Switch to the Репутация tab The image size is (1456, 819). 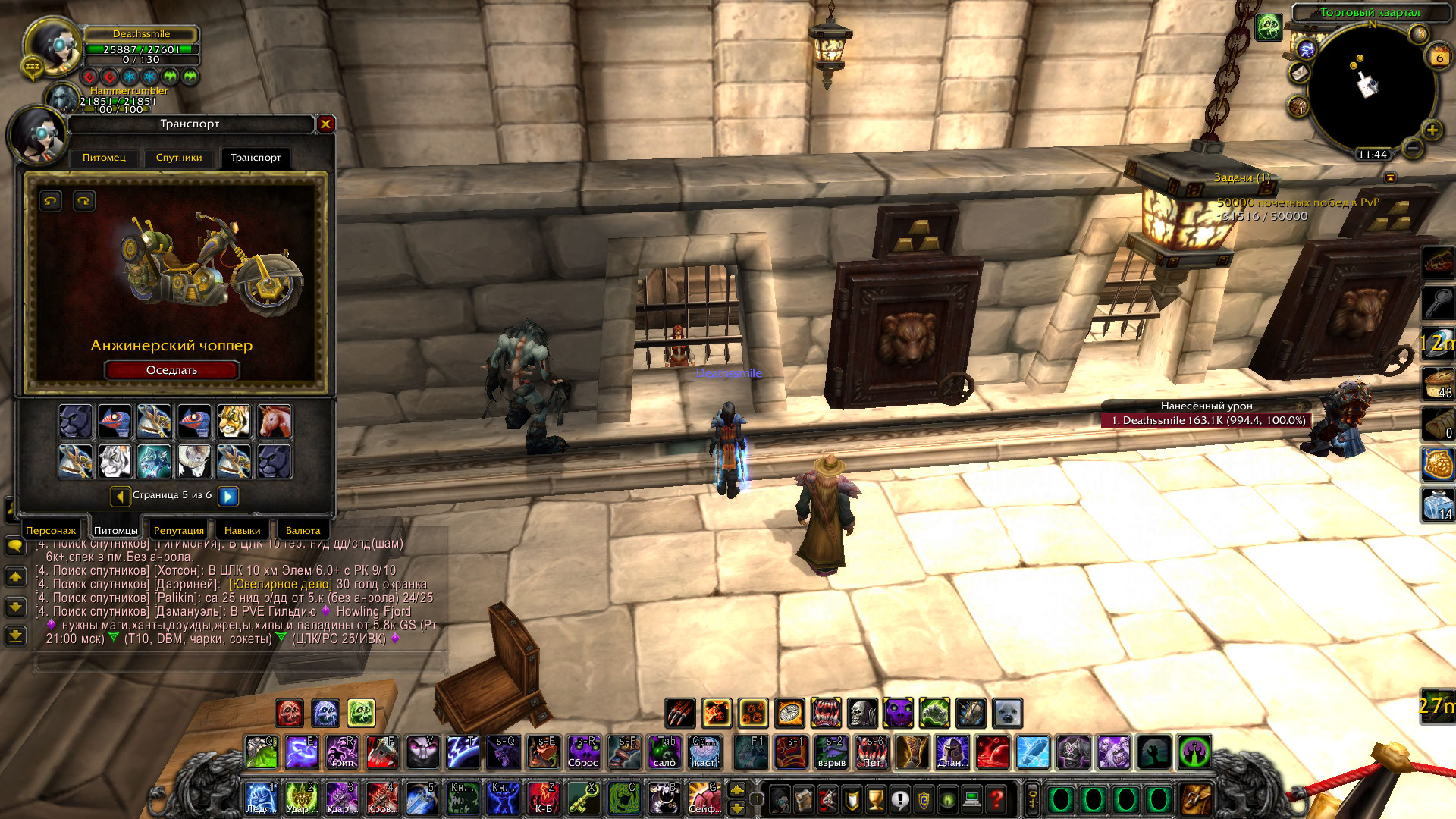point(179,530)
